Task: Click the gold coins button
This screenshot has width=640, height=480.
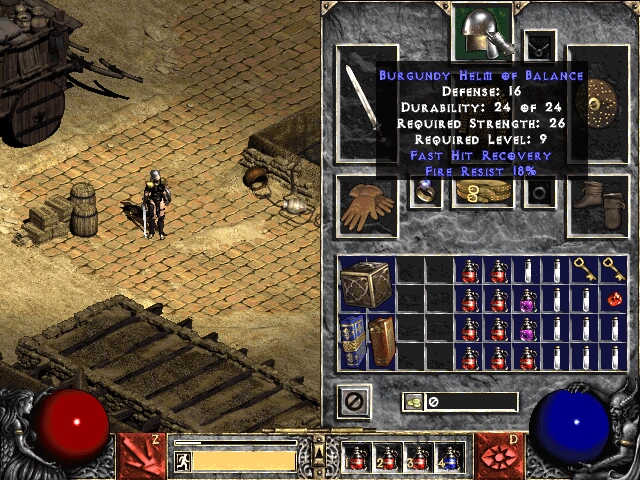Action: click(x=413, y=402)
